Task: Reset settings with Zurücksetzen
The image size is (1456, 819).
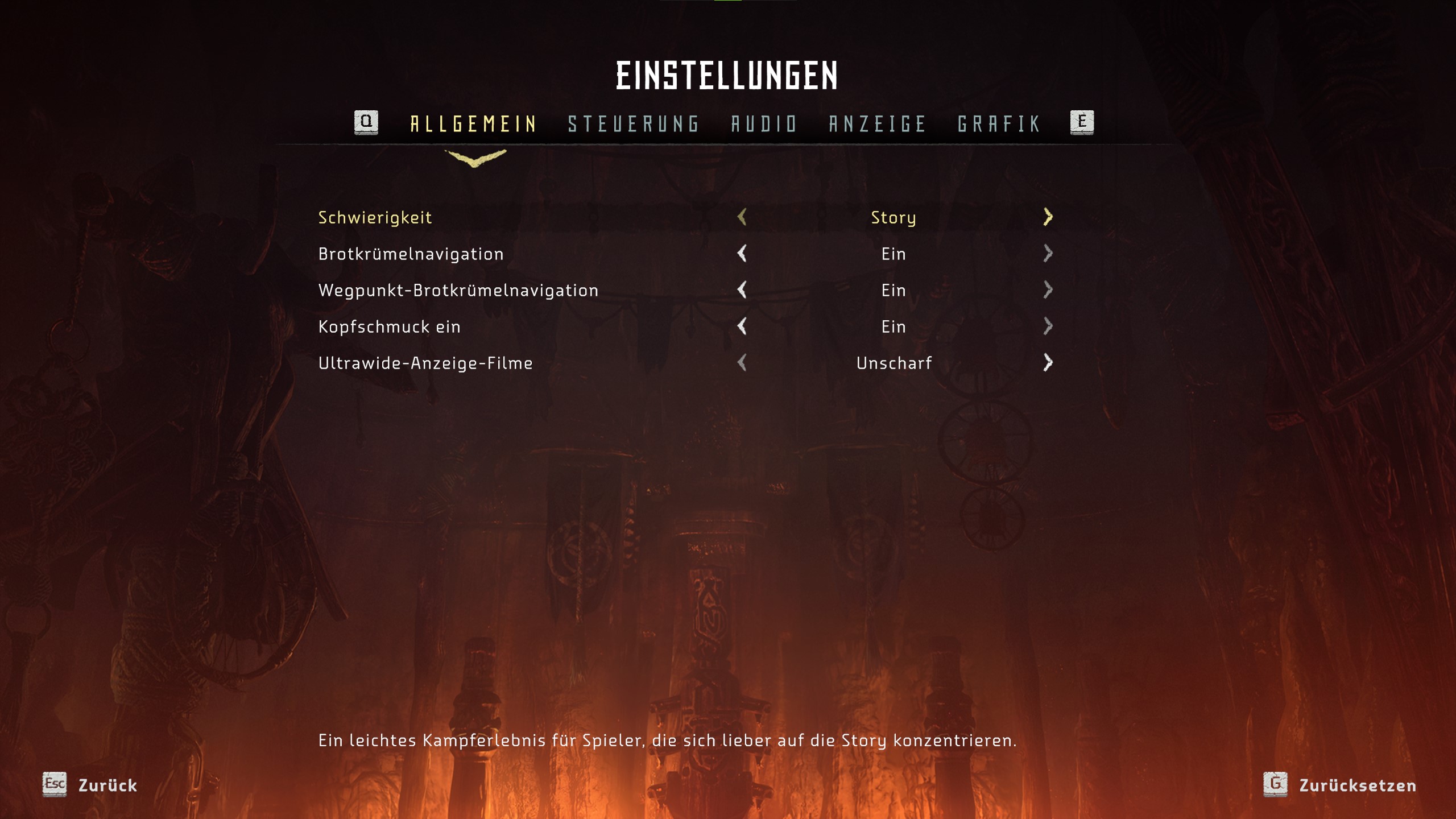Action: [x=1340, y=785]
